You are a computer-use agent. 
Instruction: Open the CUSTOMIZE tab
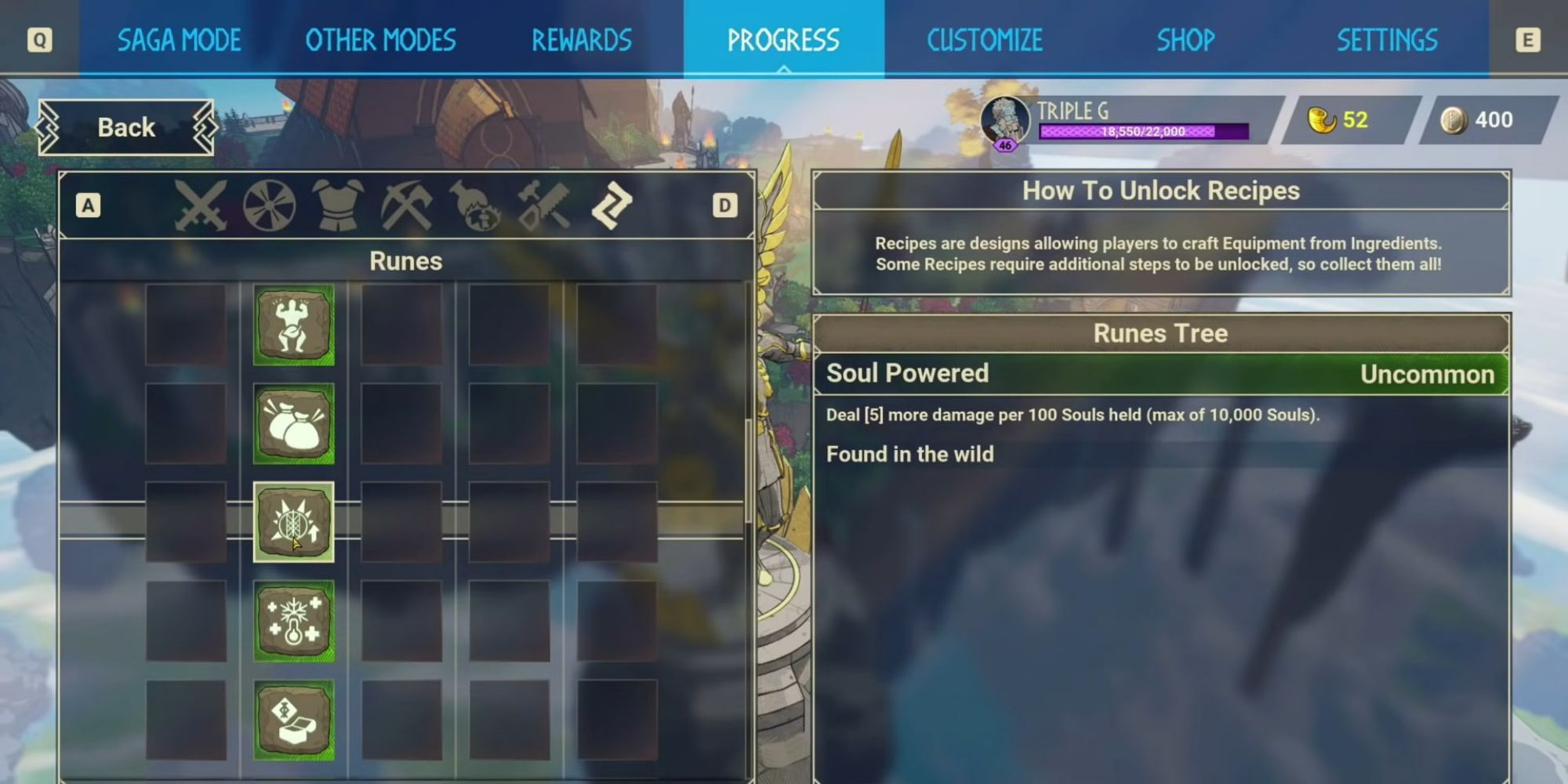pos(985,40)
